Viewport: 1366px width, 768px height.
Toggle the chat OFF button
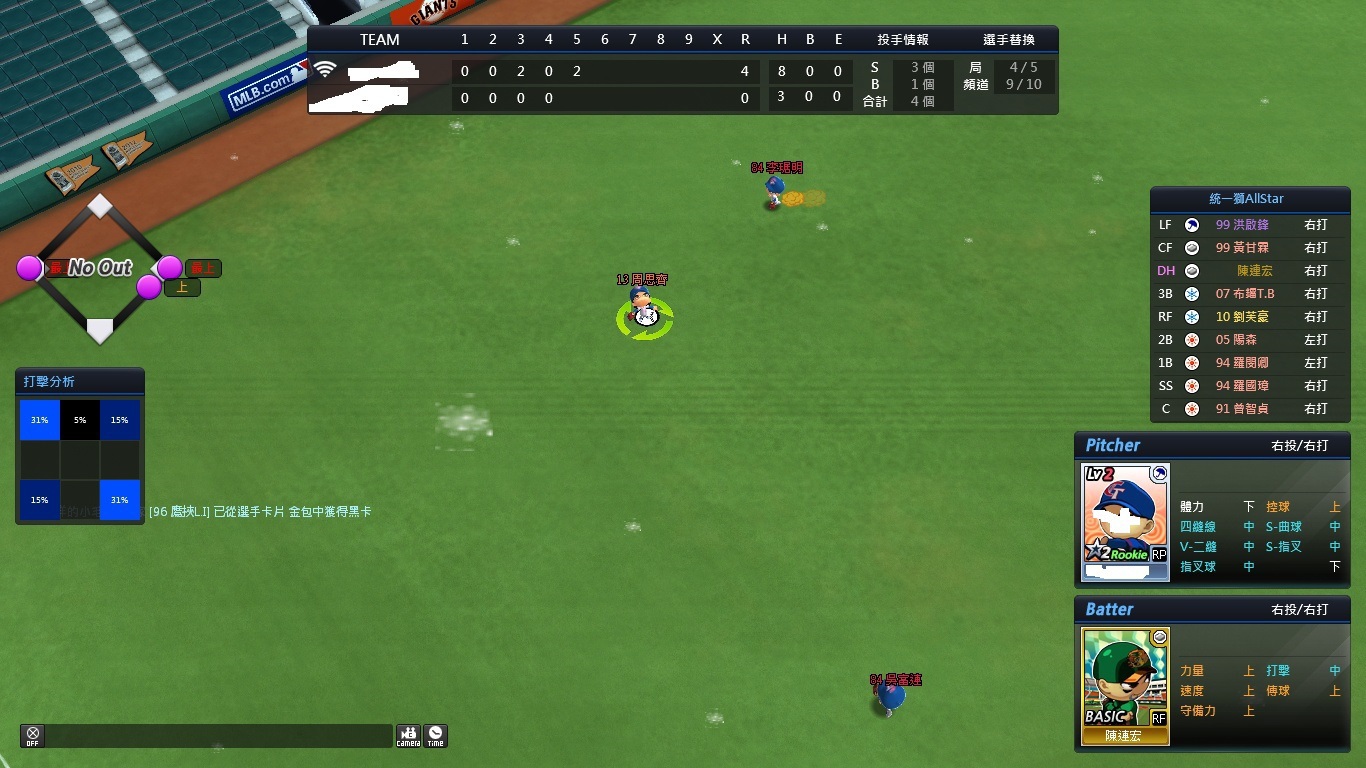pyautogui.click(x=32, y=736)
